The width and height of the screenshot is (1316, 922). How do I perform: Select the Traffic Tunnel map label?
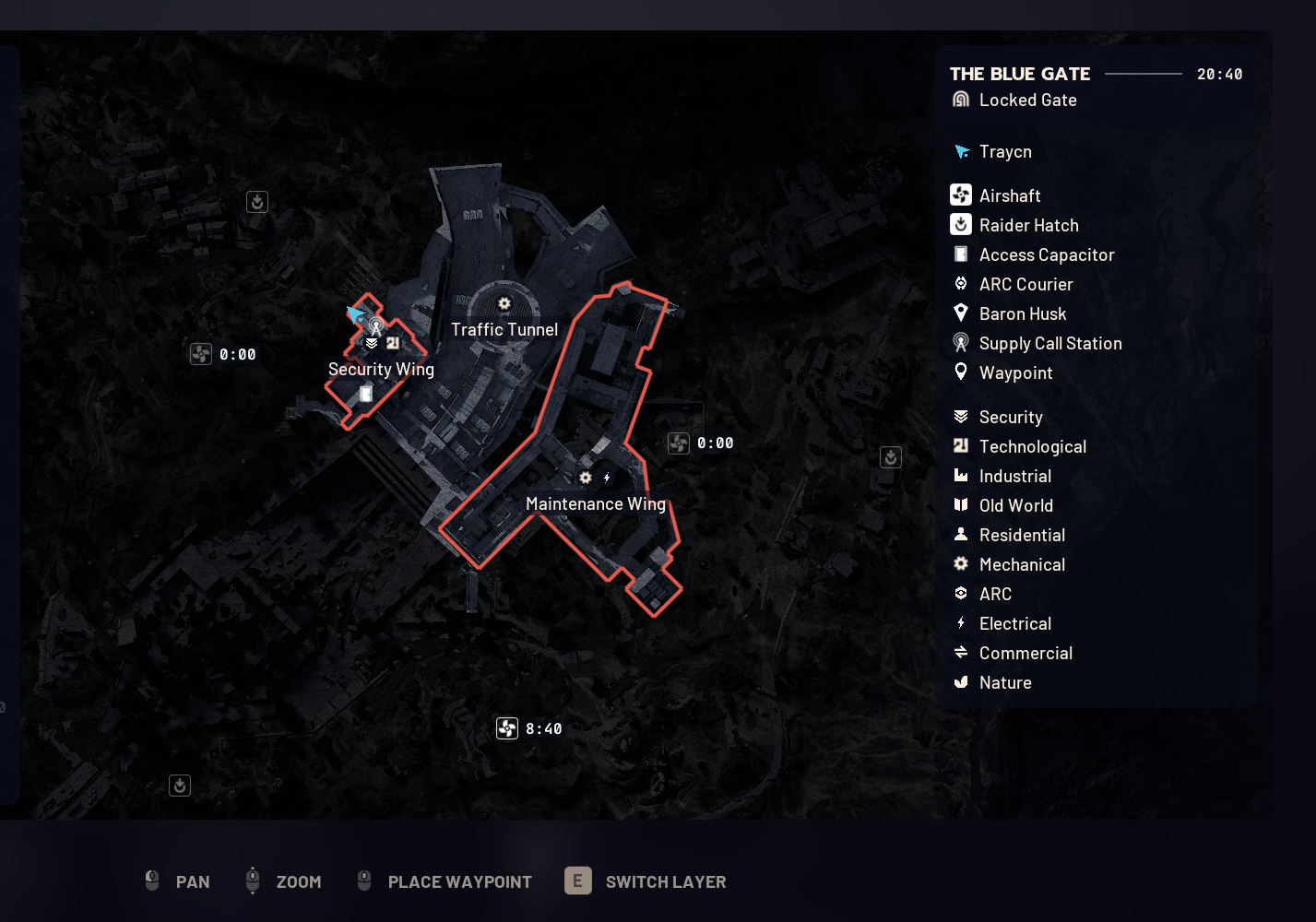click(504, 329)
